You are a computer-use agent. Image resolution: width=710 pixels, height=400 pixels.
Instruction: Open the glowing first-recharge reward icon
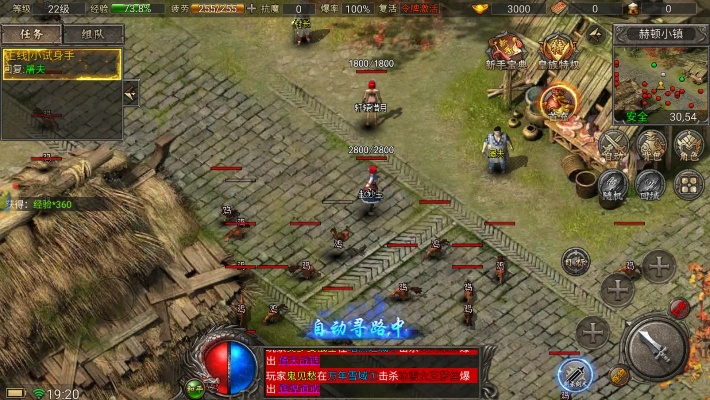click(x=558, y=103)
